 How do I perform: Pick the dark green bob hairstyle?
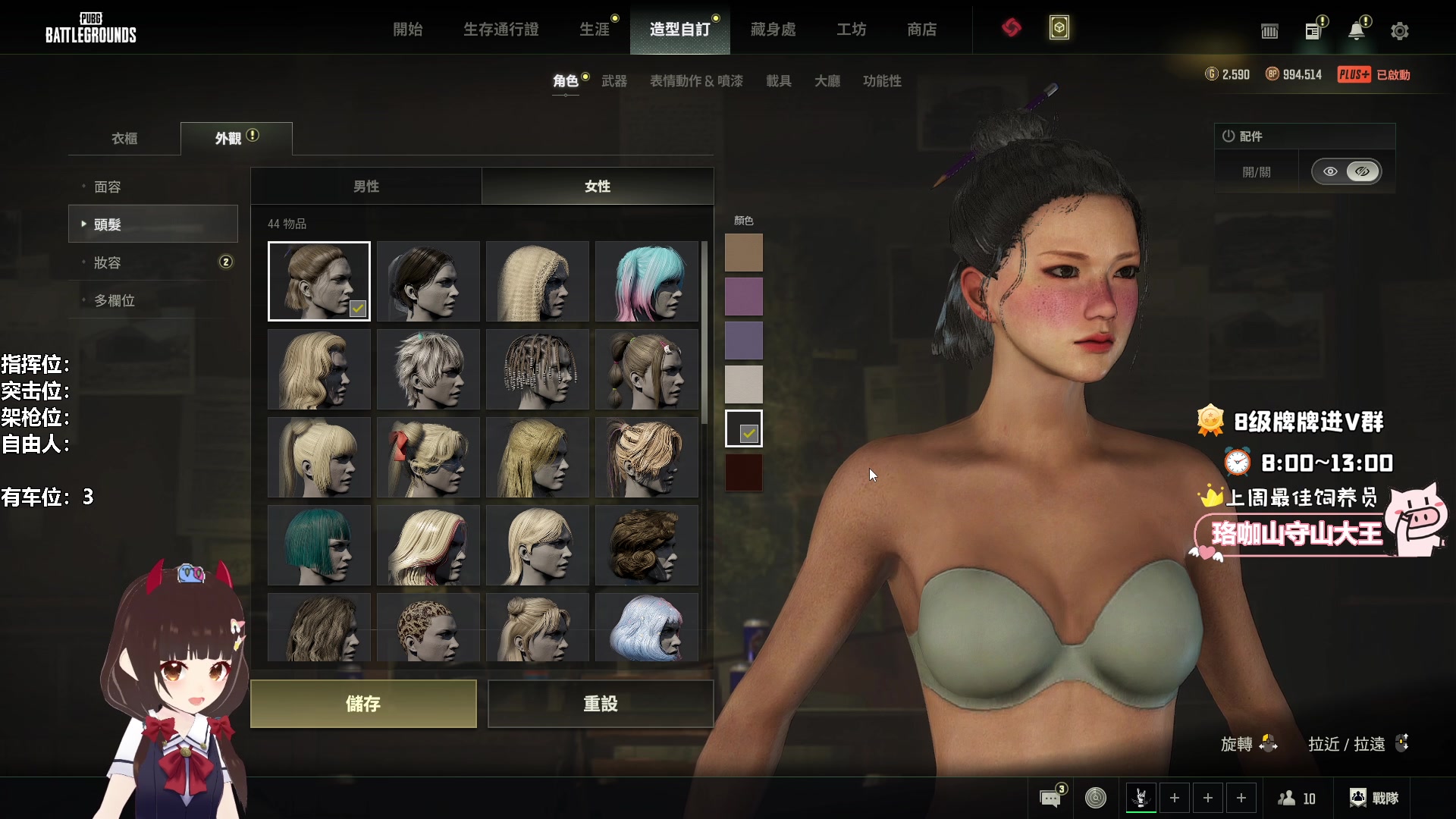[318, 545]
